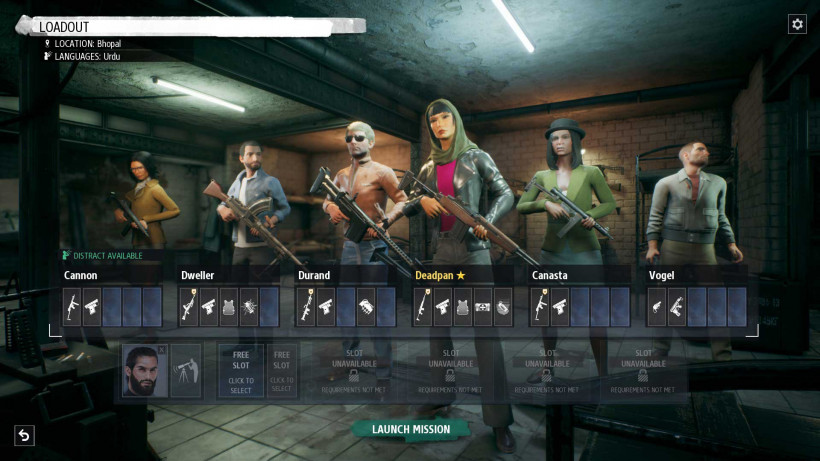Pick Dweller's body armor vest slot
This screenshot has height=461, width=820.
click(229, 307)
